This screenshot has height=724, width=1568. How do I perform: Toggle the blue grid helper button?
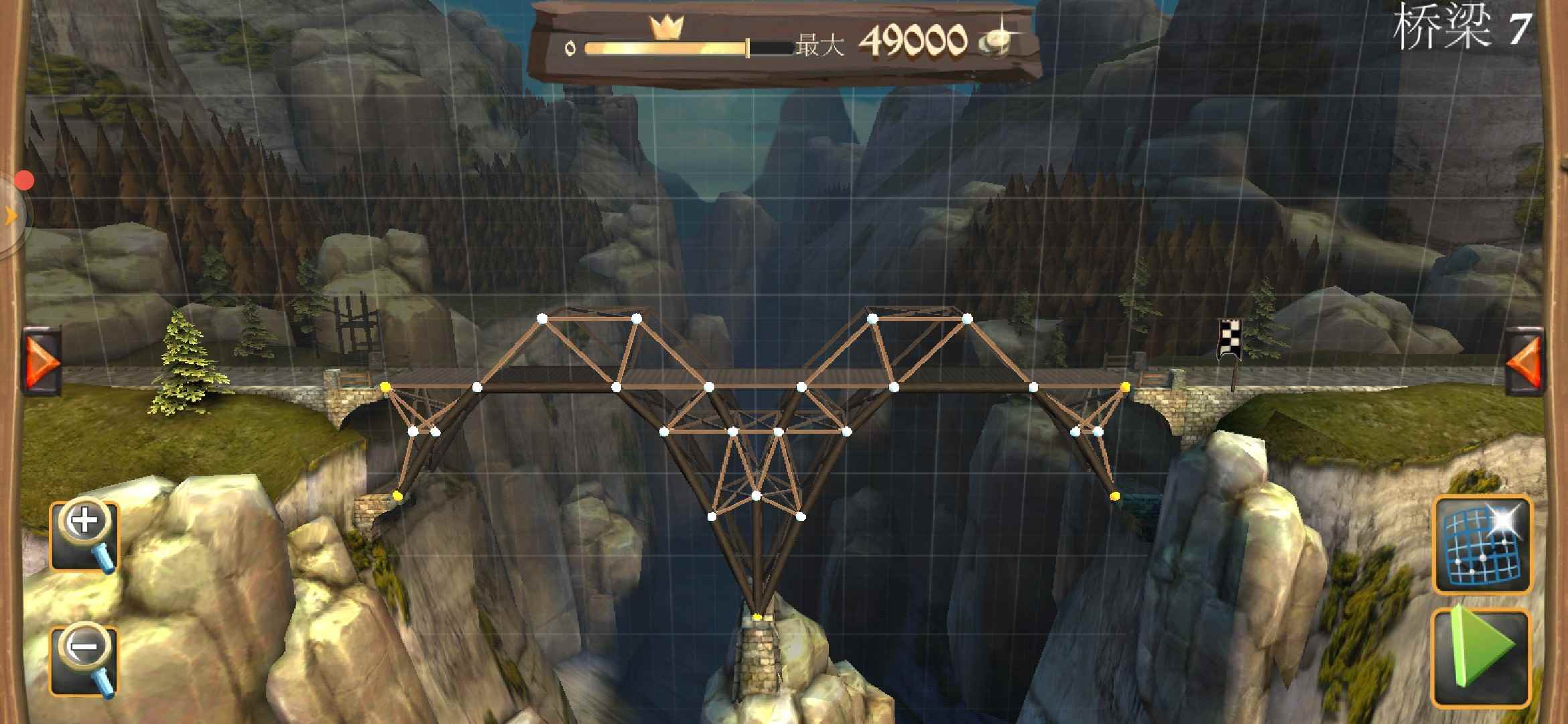click(x=1482, y=544)
